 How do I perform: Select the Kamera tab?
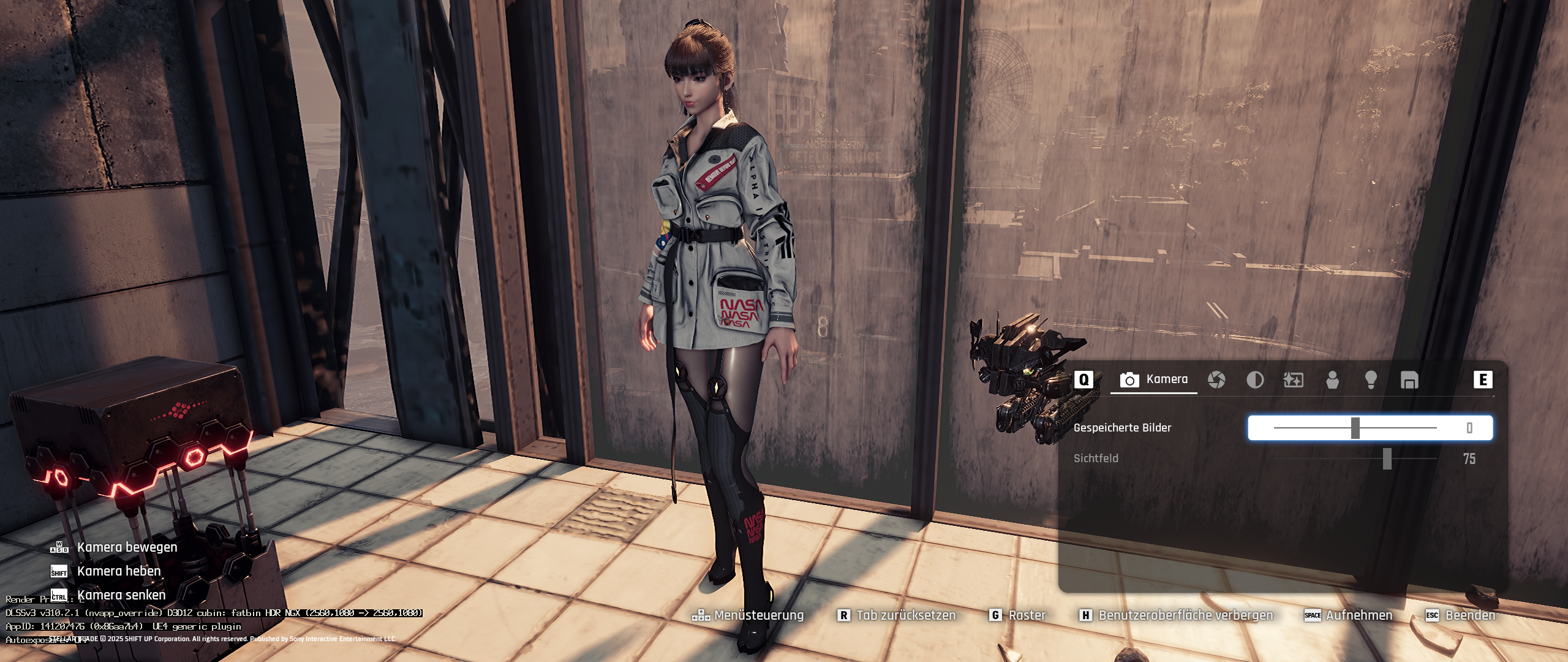1154,380
